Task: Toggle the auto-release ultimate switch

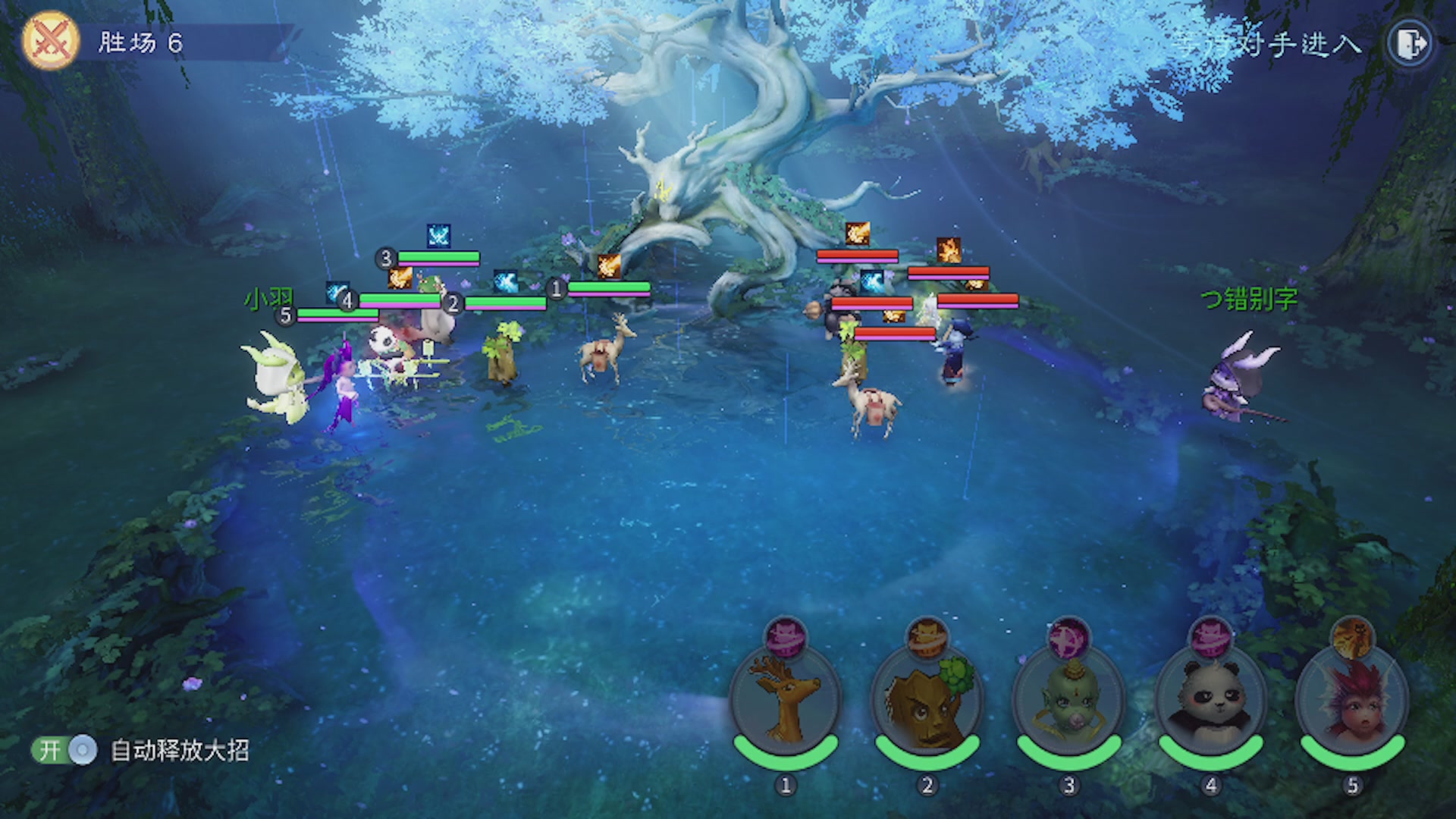Action: pos(65,750)
